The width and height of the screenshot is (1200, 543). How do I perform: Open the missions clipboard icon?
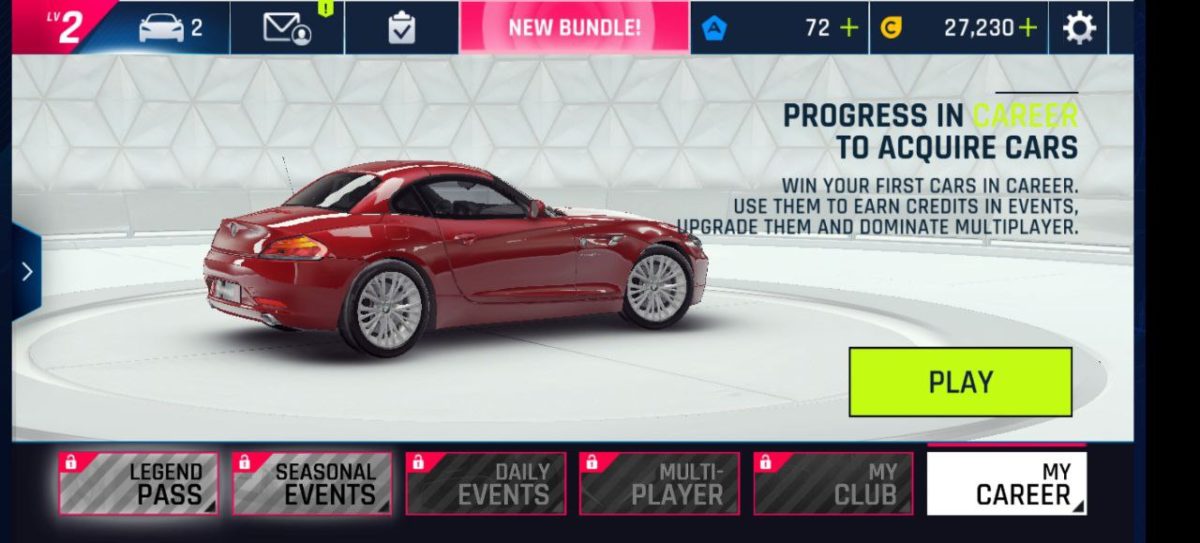pos(401,28)
